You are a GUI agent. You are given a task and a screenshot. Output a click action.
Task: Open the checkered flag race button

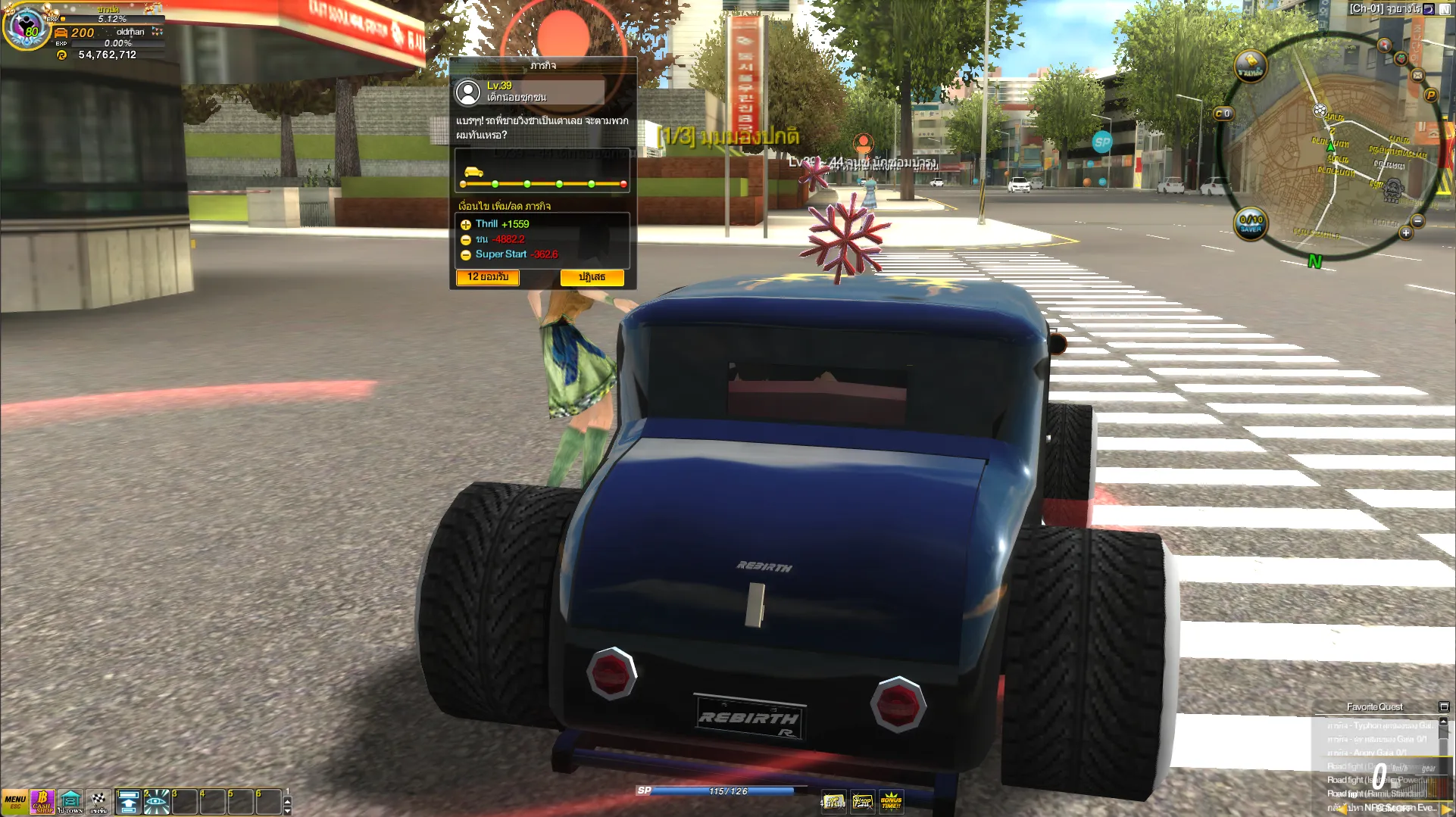coord(98,801)
